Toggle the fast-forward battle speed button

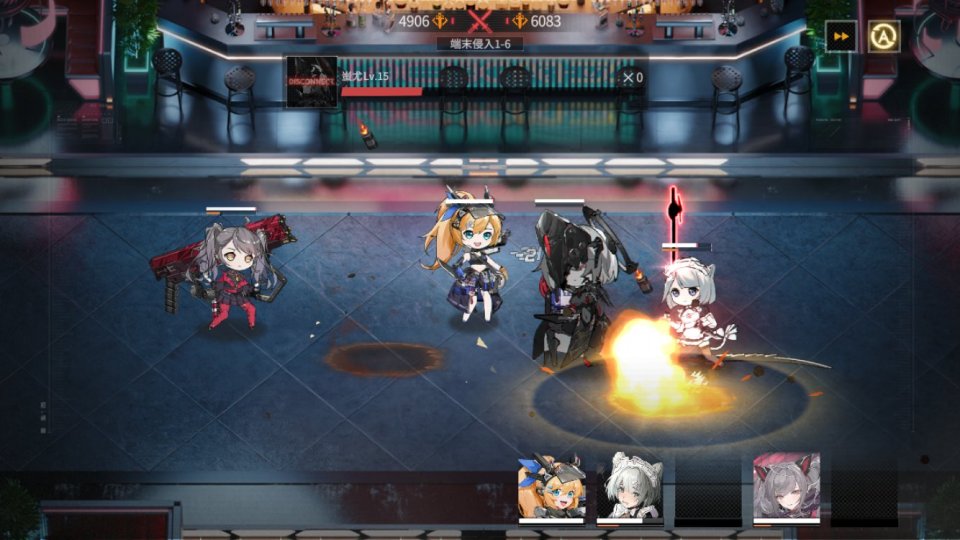841,37
